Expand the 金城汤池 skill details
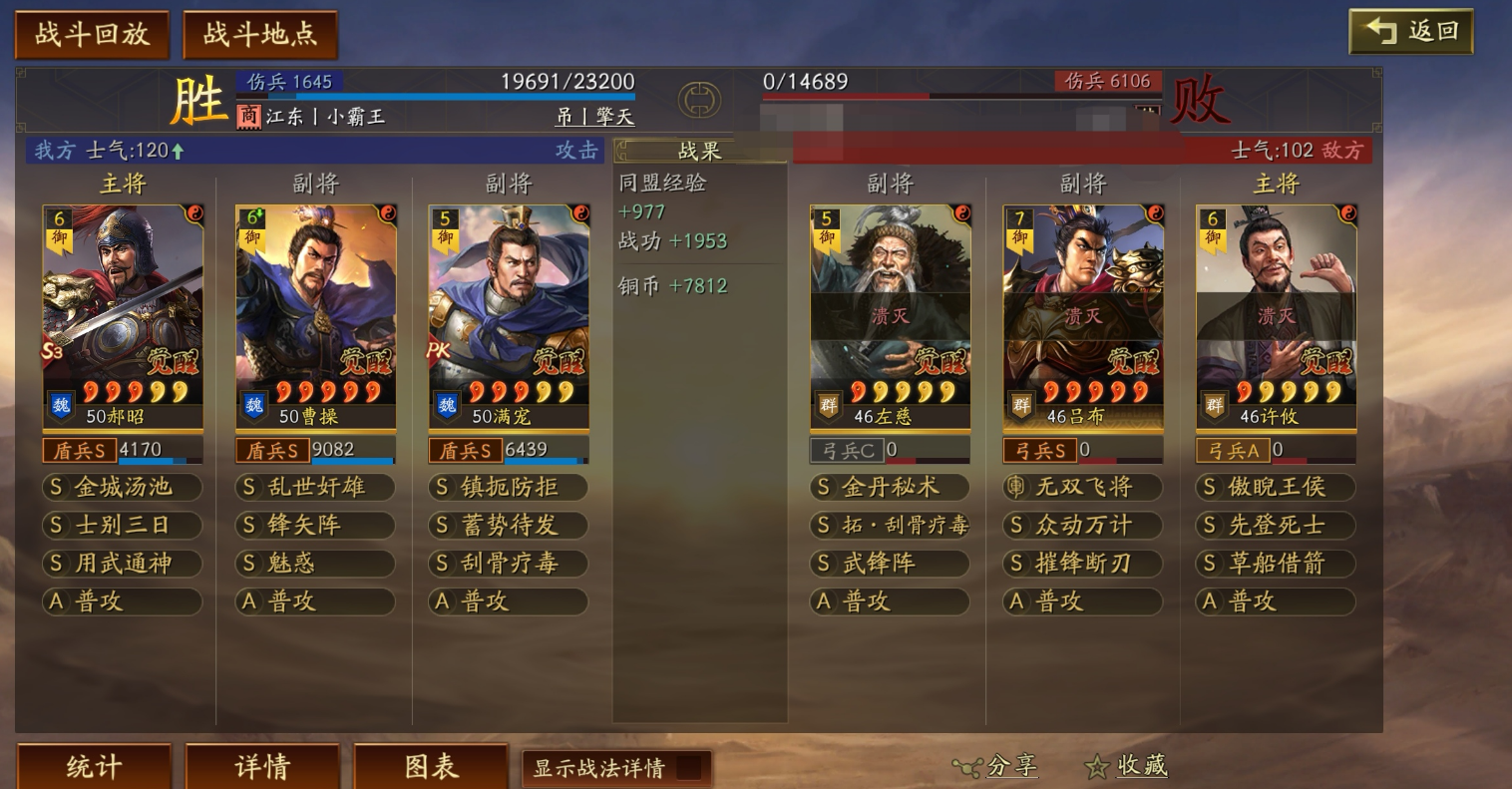 (x=122, y=488)
